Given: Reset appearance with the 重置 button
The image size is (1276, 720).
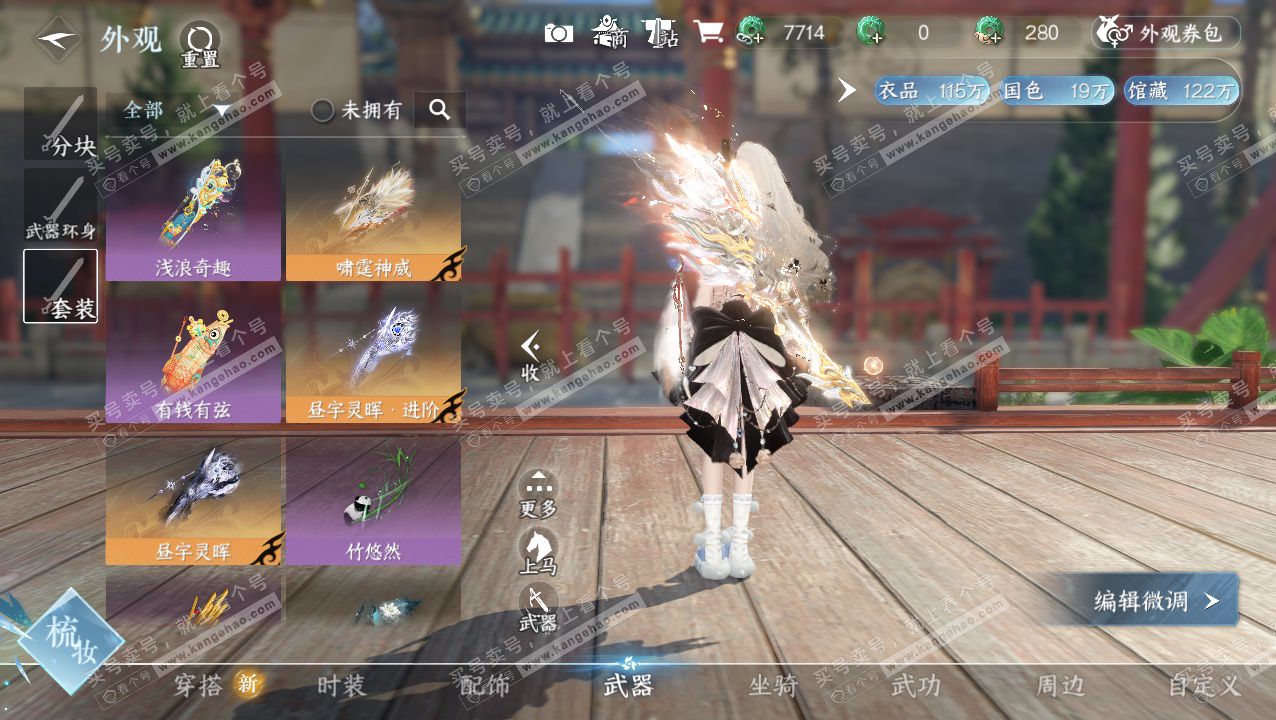Looking at the screenshot, I should (x=199, y=46).
